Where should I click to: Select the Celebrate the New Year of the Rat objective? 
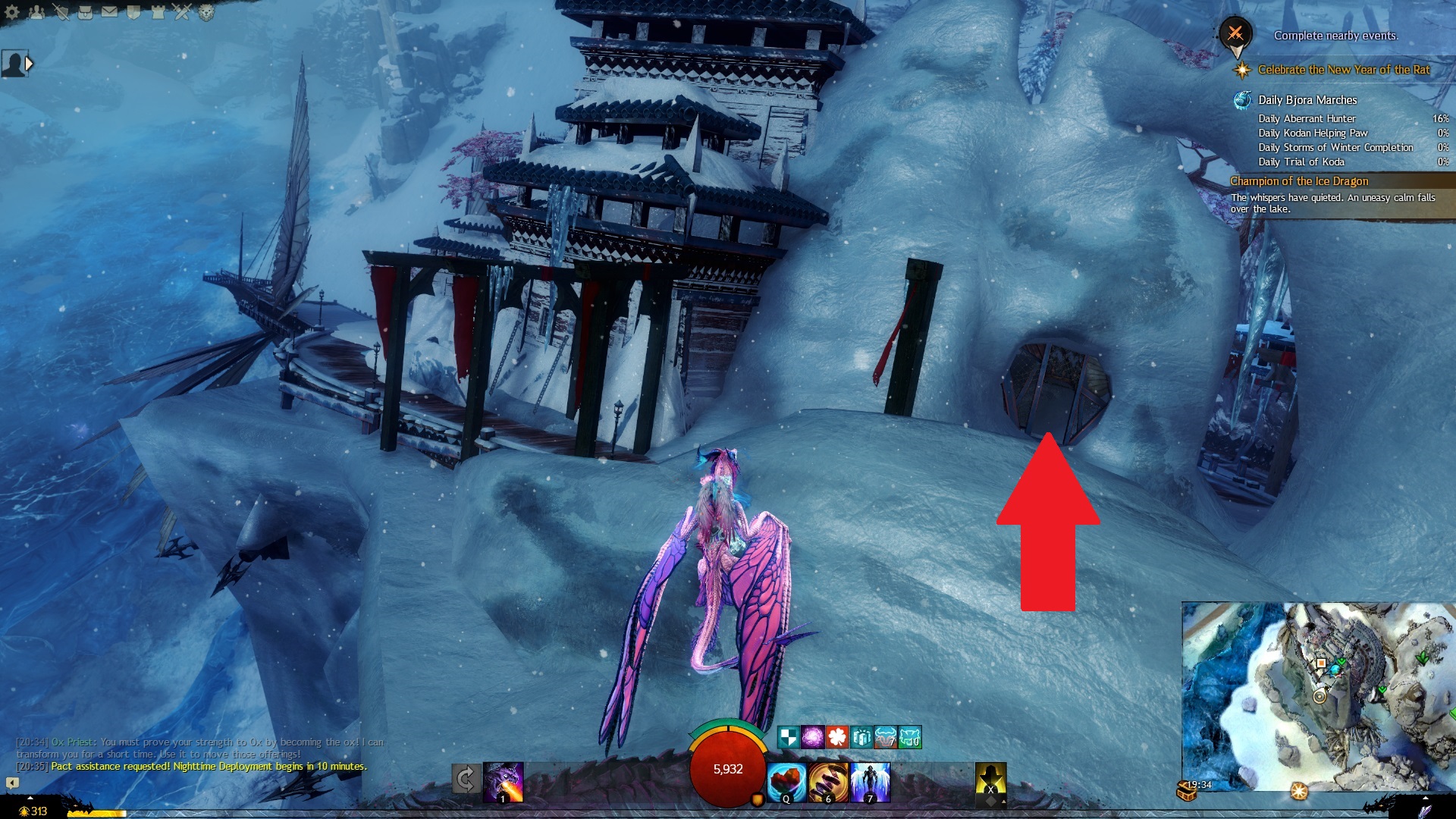click(1343, 70)
